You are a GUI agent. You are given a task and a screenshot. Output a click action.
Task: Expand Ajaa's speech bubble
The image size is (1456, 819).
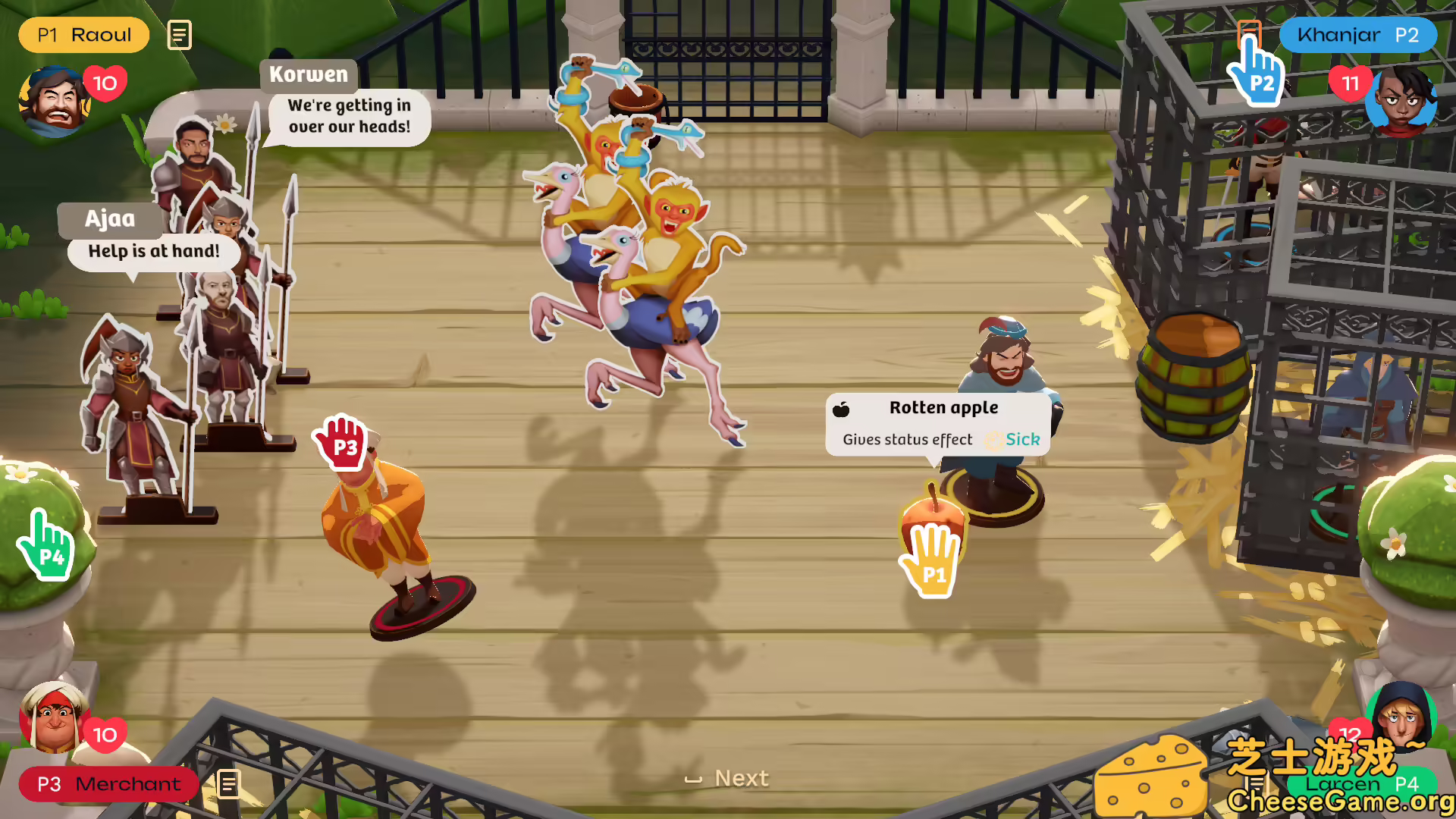pyautogui.click(x=152, y=251)
